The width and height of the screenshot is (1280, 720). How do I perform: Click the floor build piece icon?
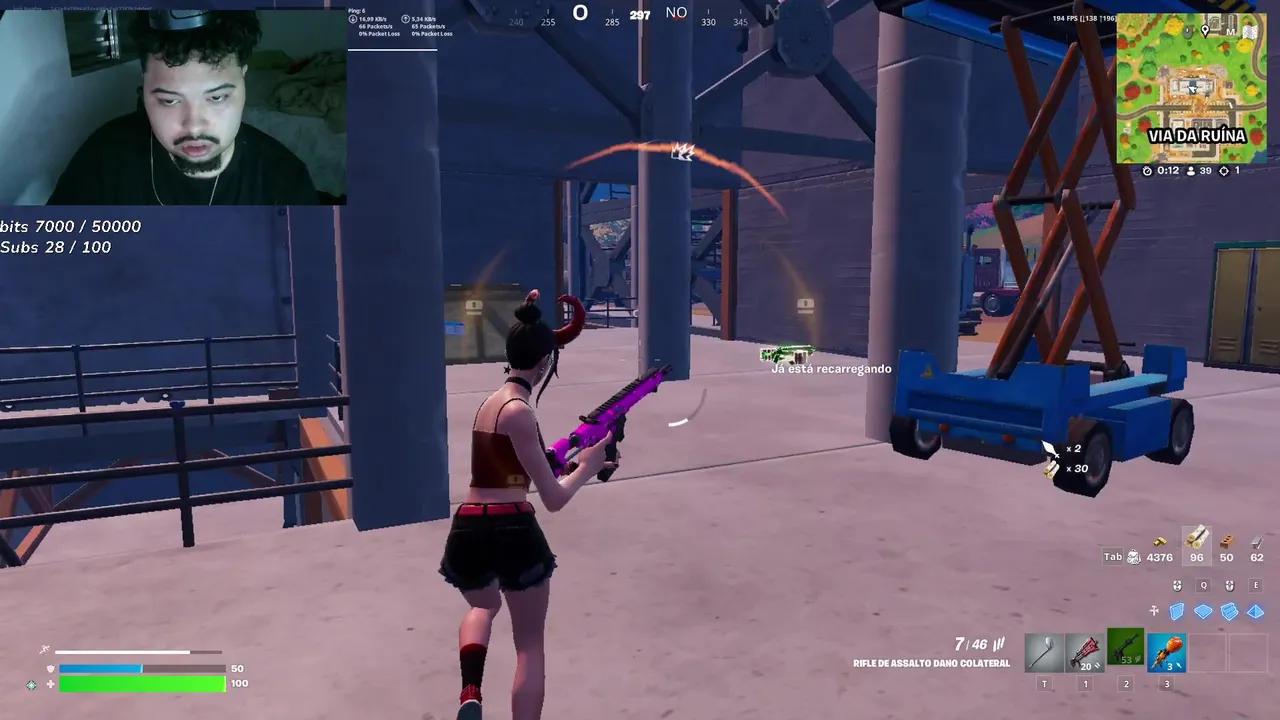(1203, 611)
